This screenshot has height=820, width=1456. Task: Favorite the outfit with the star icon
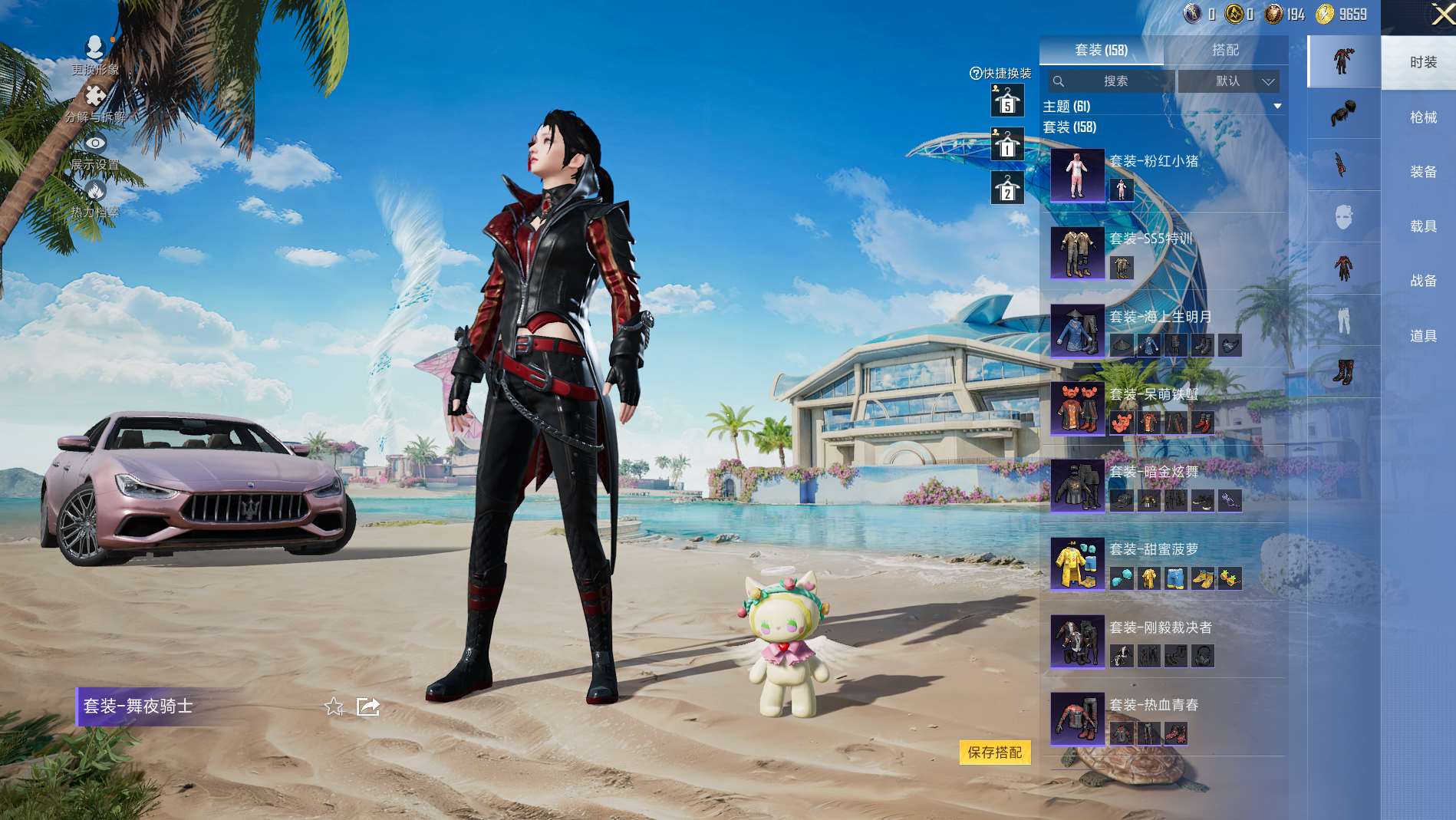334,706
